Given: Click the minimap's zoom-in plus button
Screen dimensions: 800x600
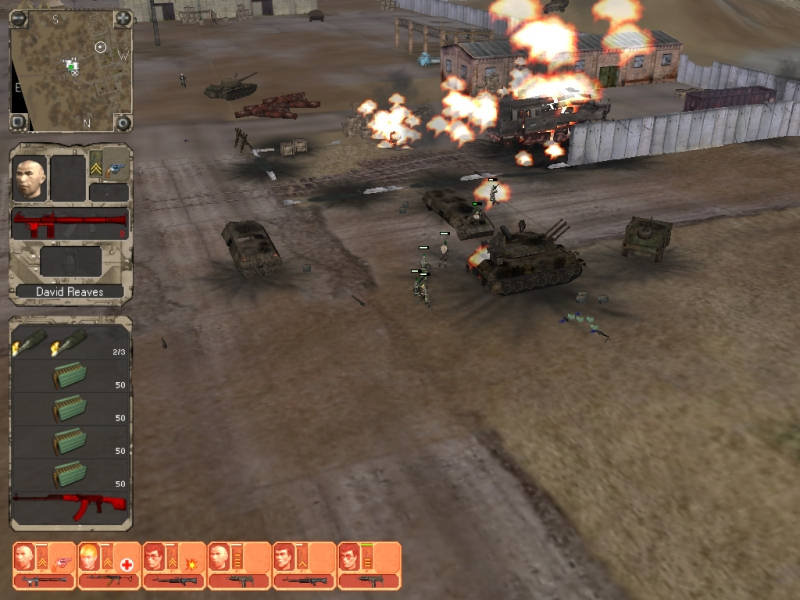Looking at the screenshot, I should point(123,18).
